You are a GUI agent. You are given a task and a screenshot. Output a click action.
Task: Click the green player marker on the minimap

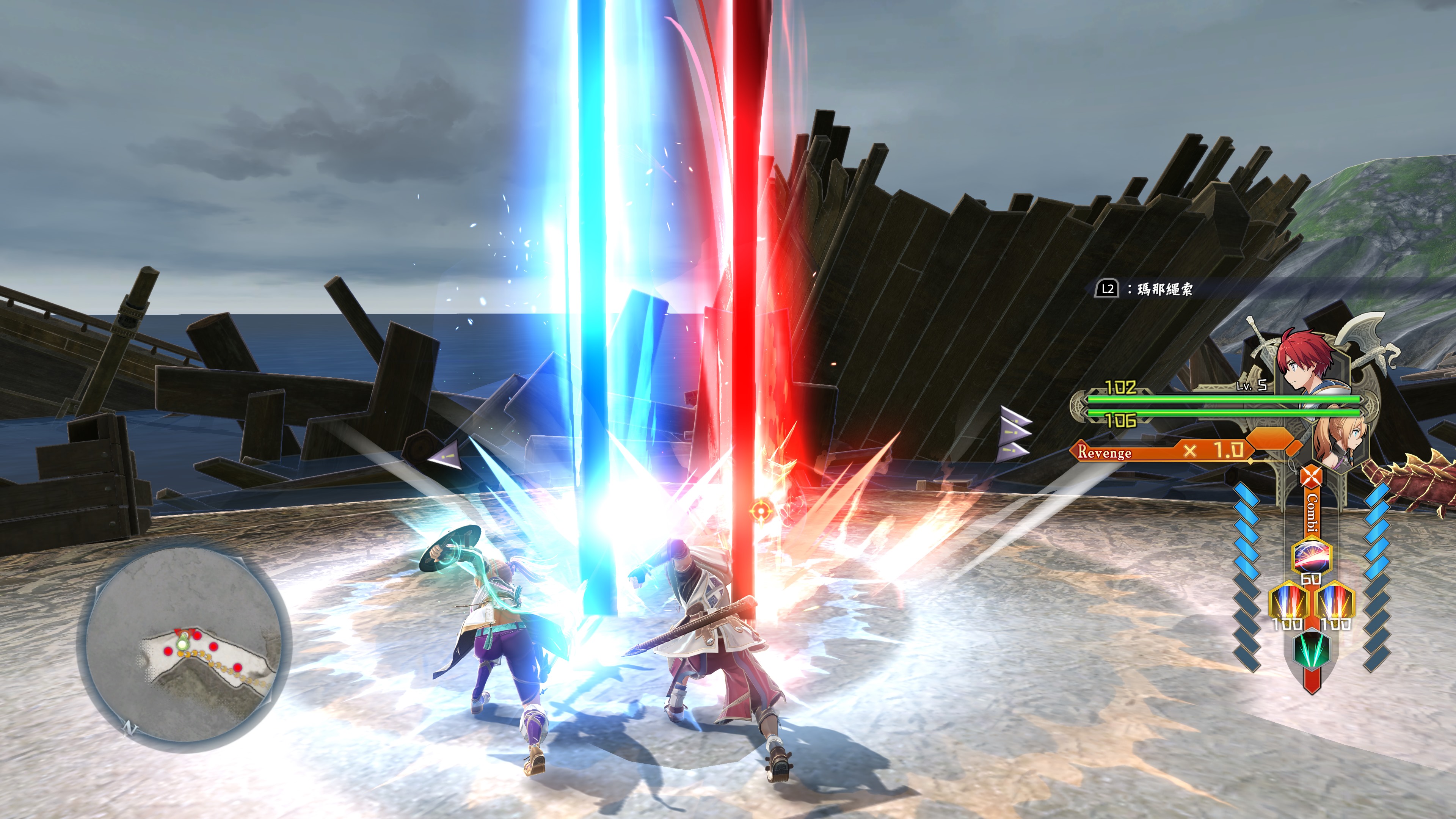(x=182, y=643)
